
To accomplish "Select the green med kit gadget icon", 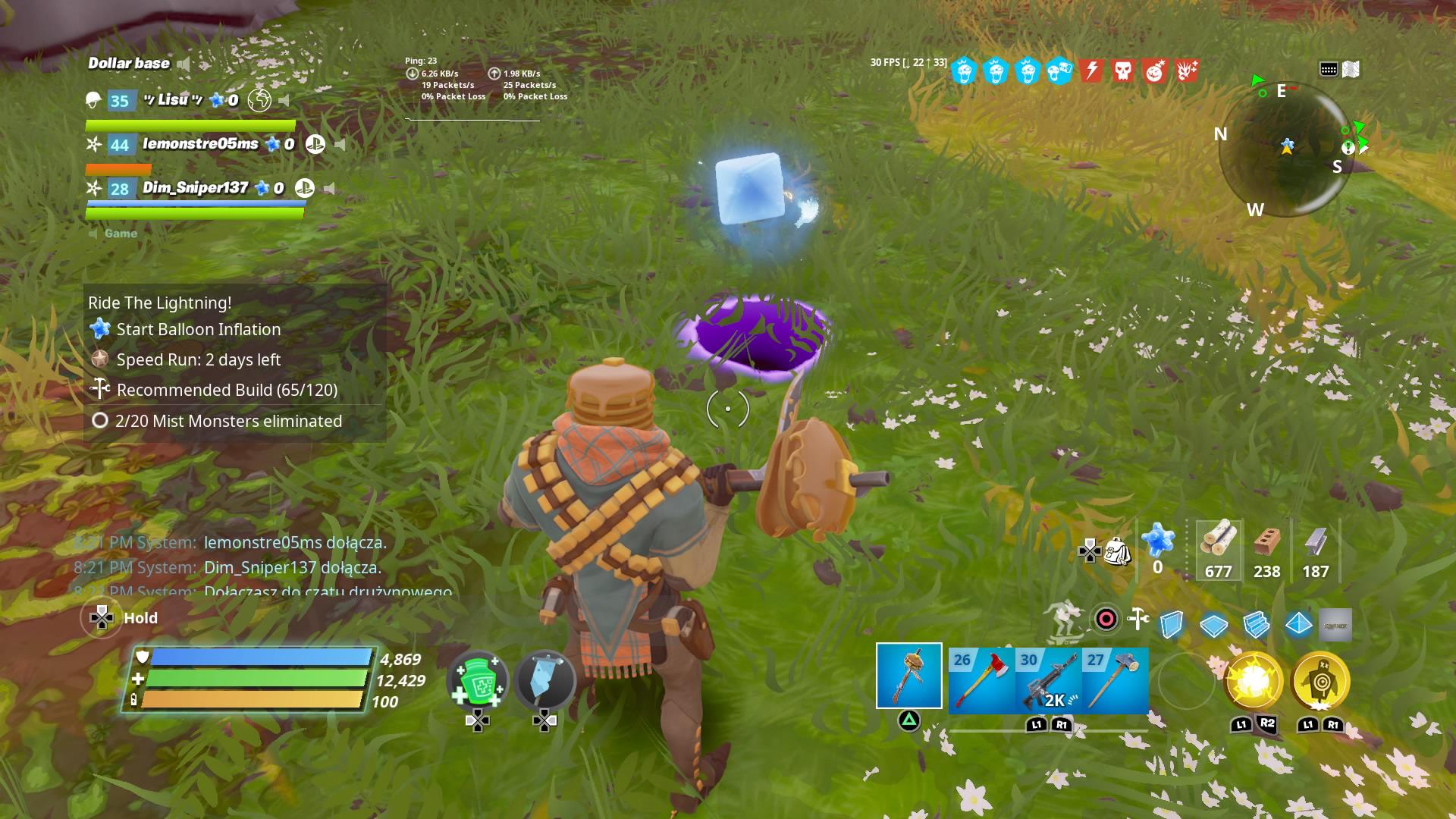I will (478, 681).
